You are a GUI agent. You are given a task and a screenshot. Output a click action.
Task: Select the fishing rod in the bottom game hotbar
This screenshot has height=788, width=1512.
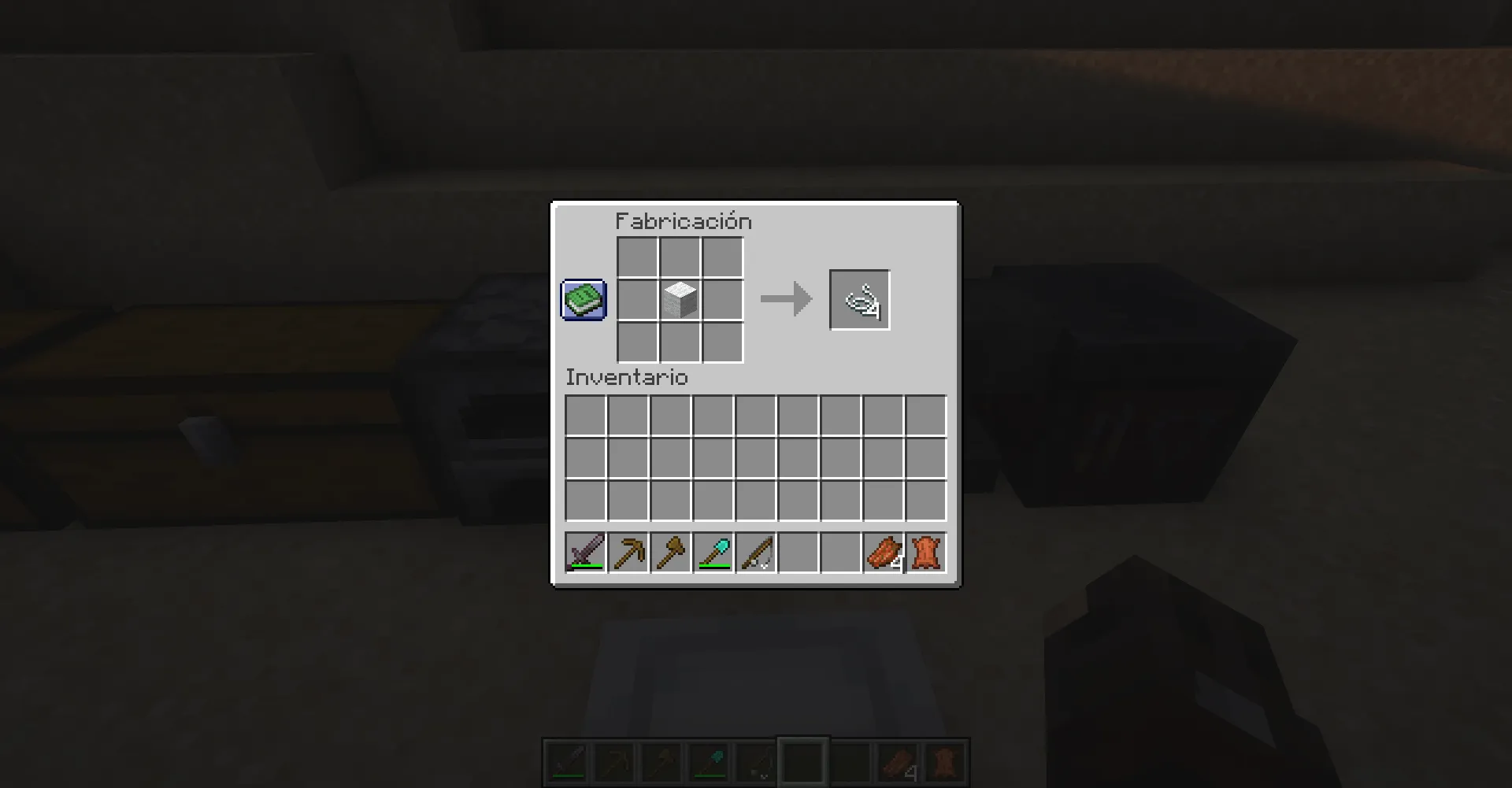tap(754, 762)
